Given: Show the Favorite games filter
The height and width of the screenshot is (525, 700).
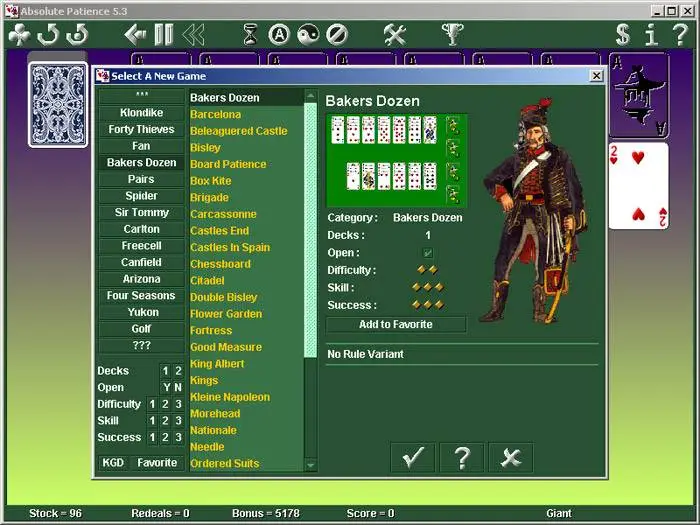Looking at the screenshot, I should coord(157,463).
